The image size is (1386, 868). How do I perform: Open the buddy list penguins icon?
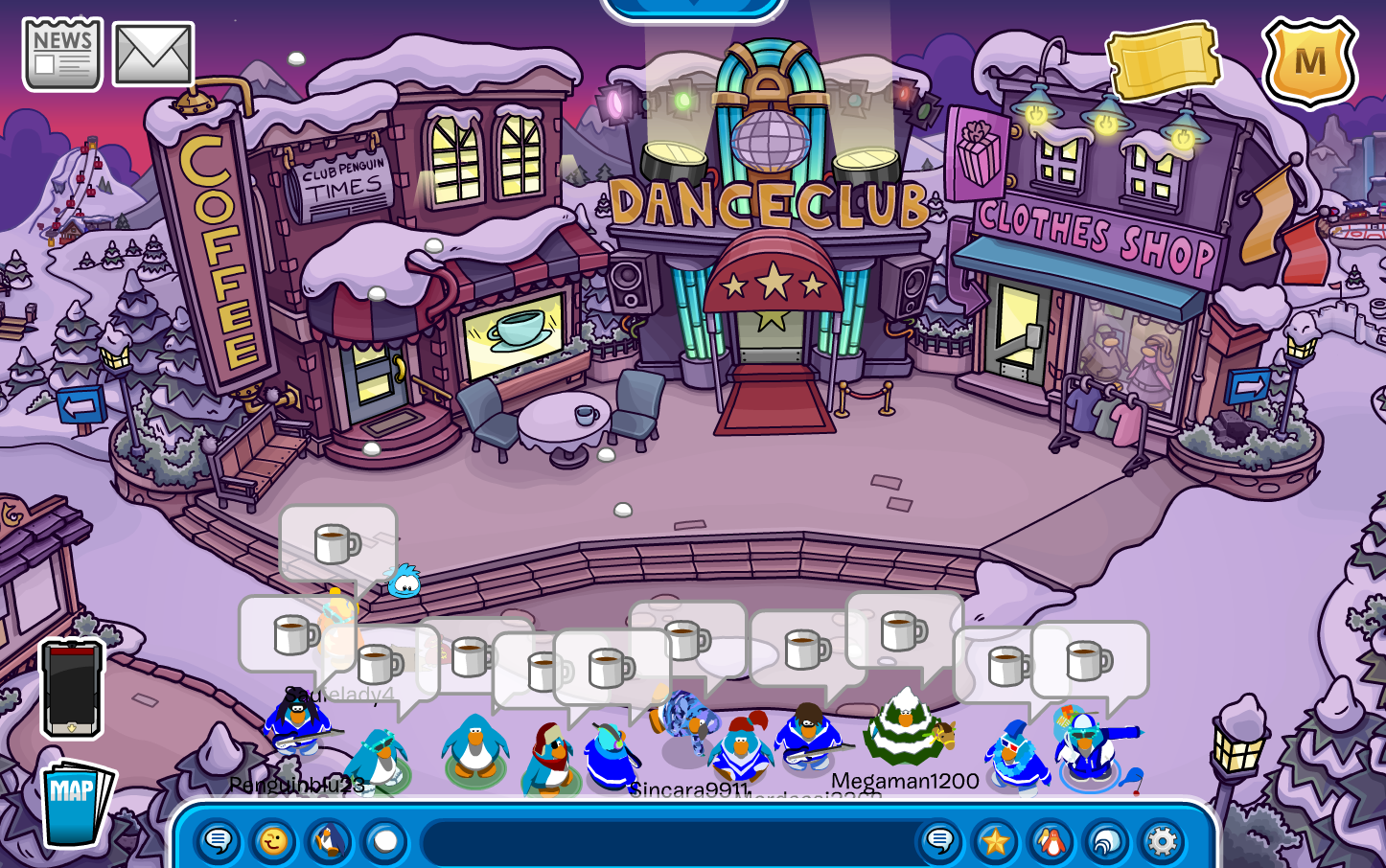pyautogui.click(x=1051, y=842)
